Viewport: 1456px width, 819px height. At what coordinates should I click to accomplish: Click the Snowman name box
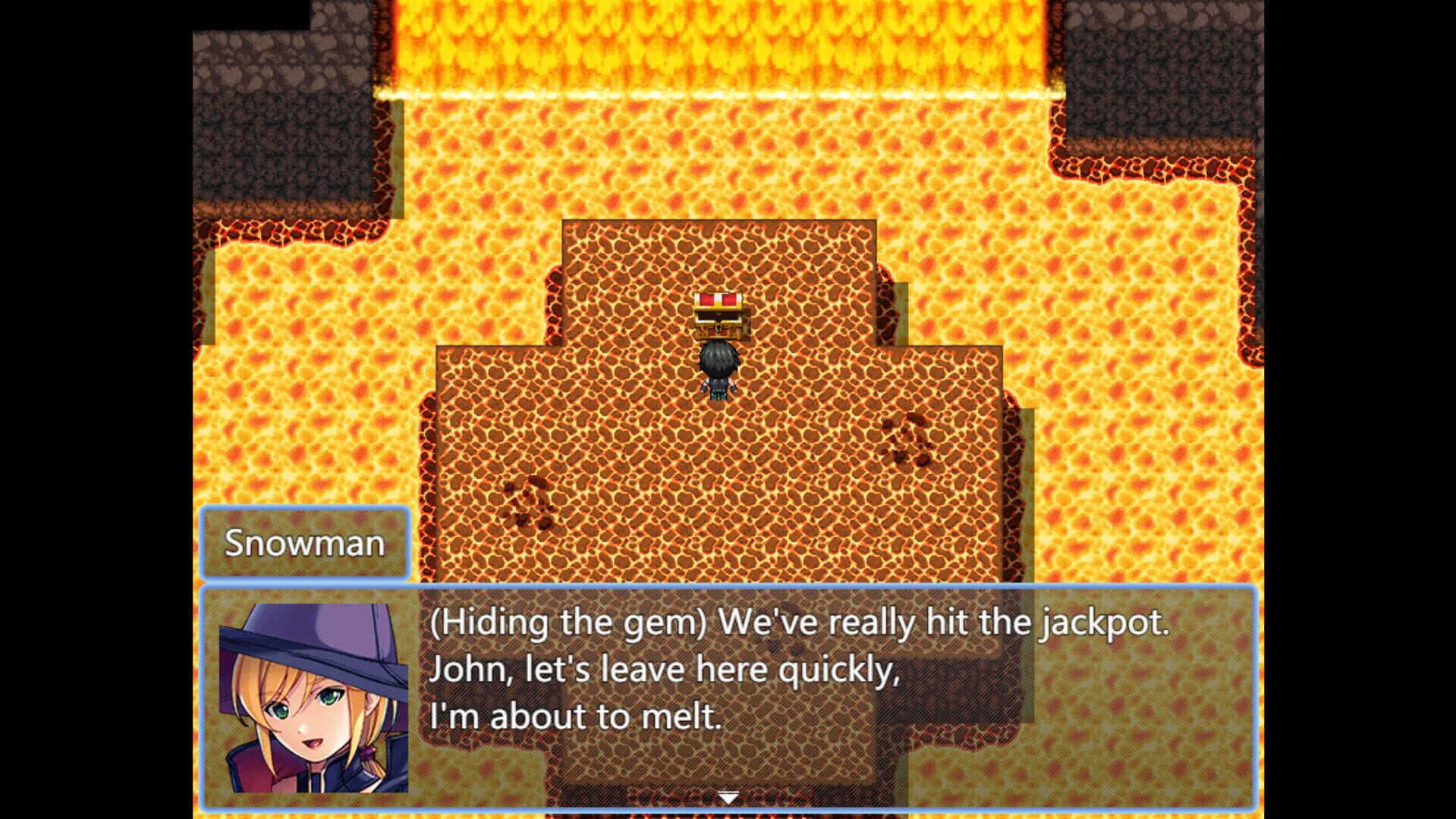(305, 543)
